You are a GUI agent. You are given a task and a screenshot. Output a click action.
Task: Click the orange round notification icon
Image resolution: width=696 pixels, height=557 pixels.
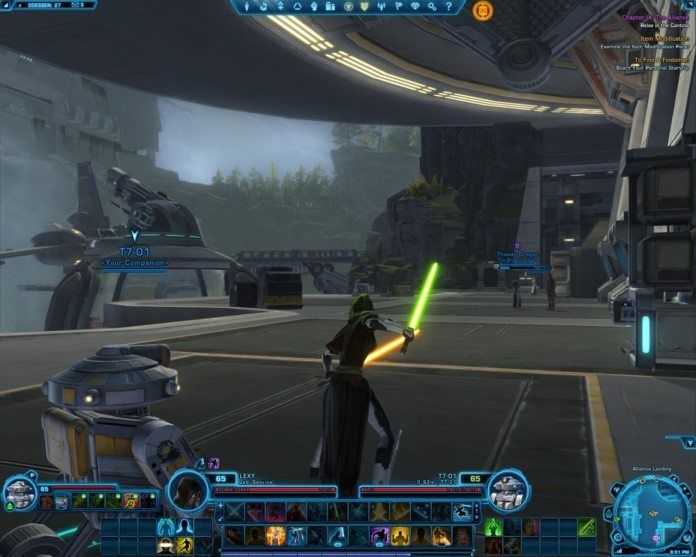pos(482,10)
